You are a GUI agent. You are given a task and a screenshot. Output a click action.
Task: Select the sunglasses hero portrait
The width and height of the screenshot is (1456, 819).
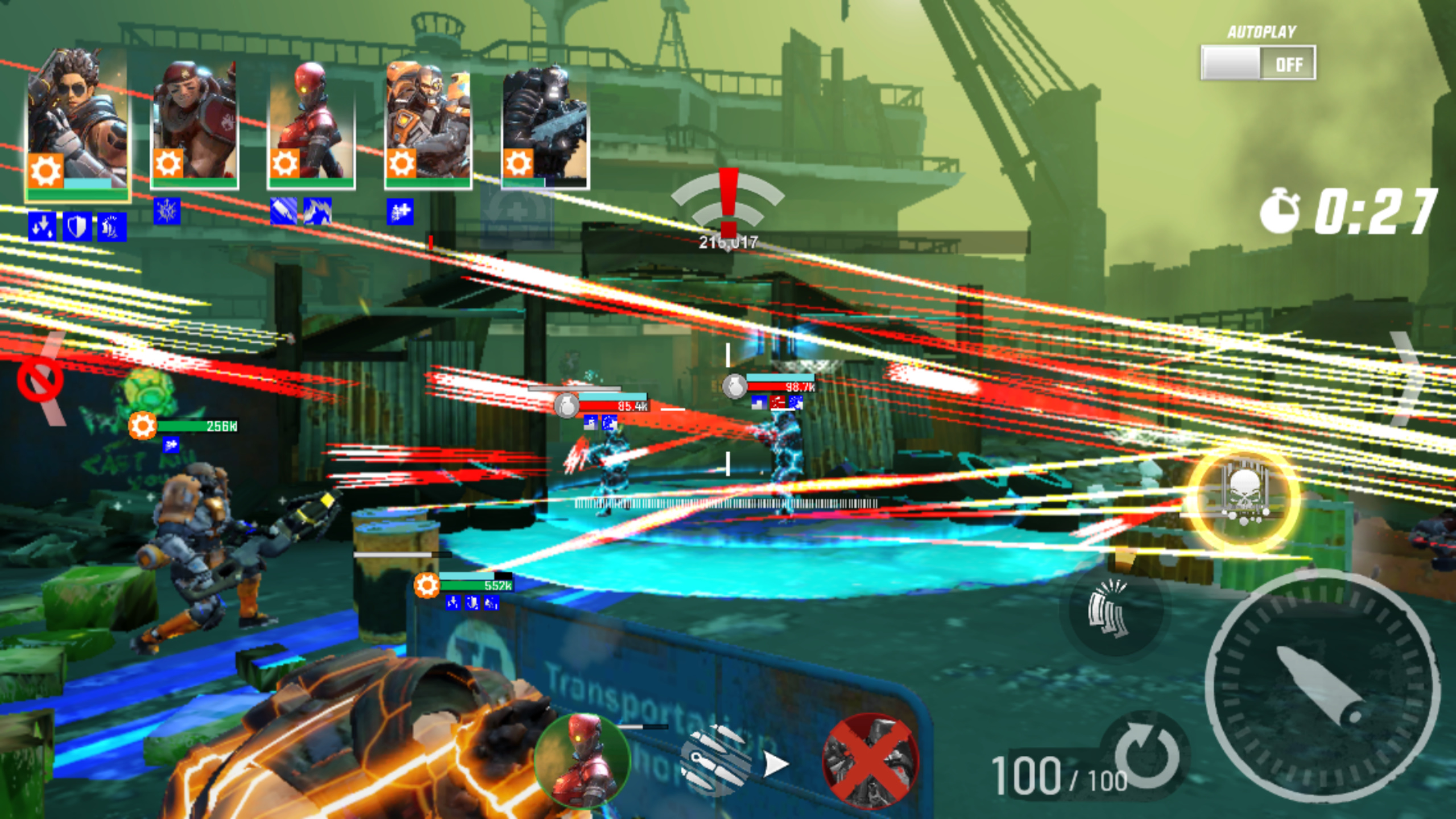click(78, 125)
